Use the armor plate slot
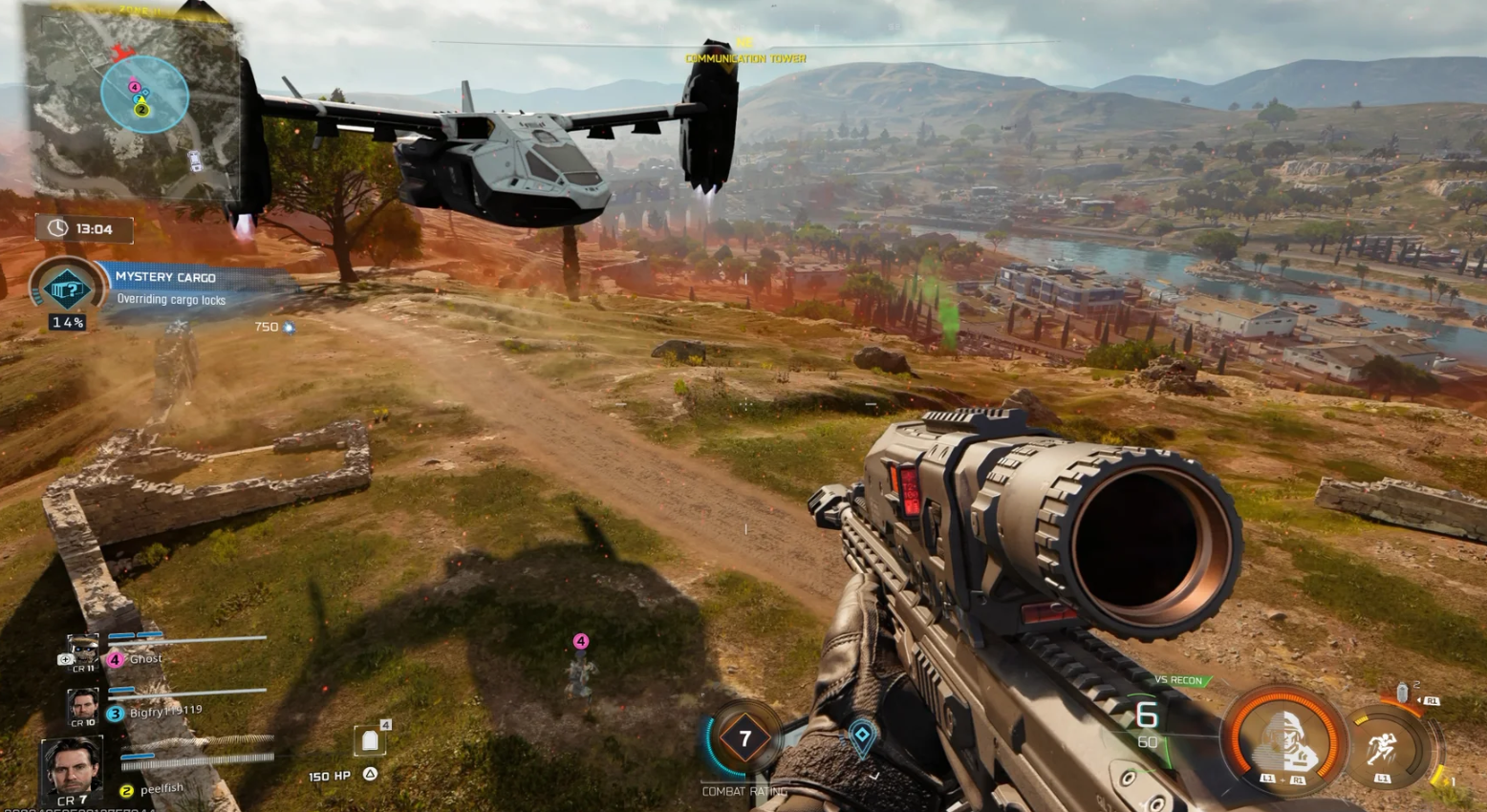The width and height of the screenshot is (1487, 812). [371, 741]
